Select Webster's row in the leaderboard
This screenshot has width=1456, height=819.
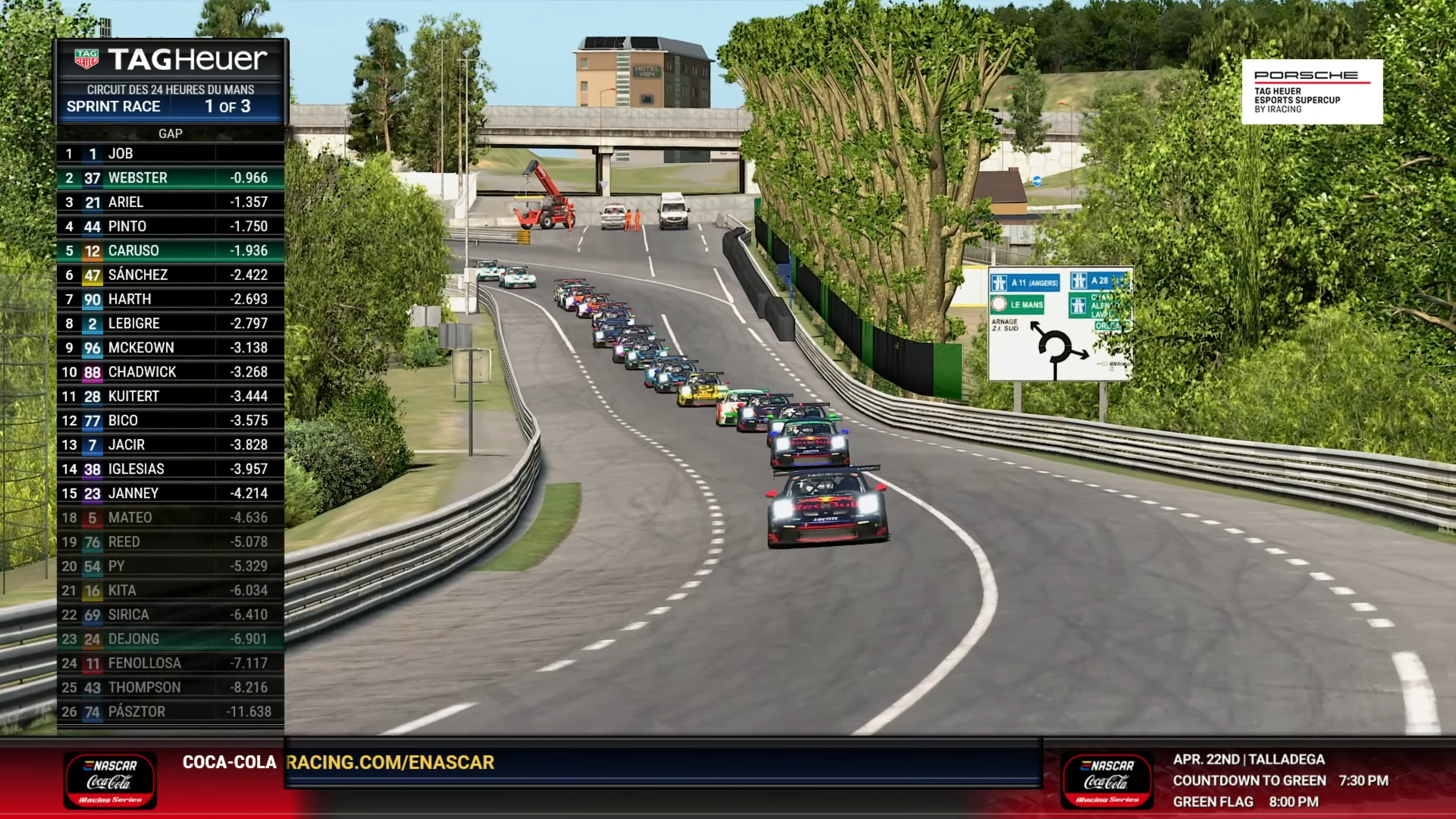pyautogui.click(x=170, y=178)
